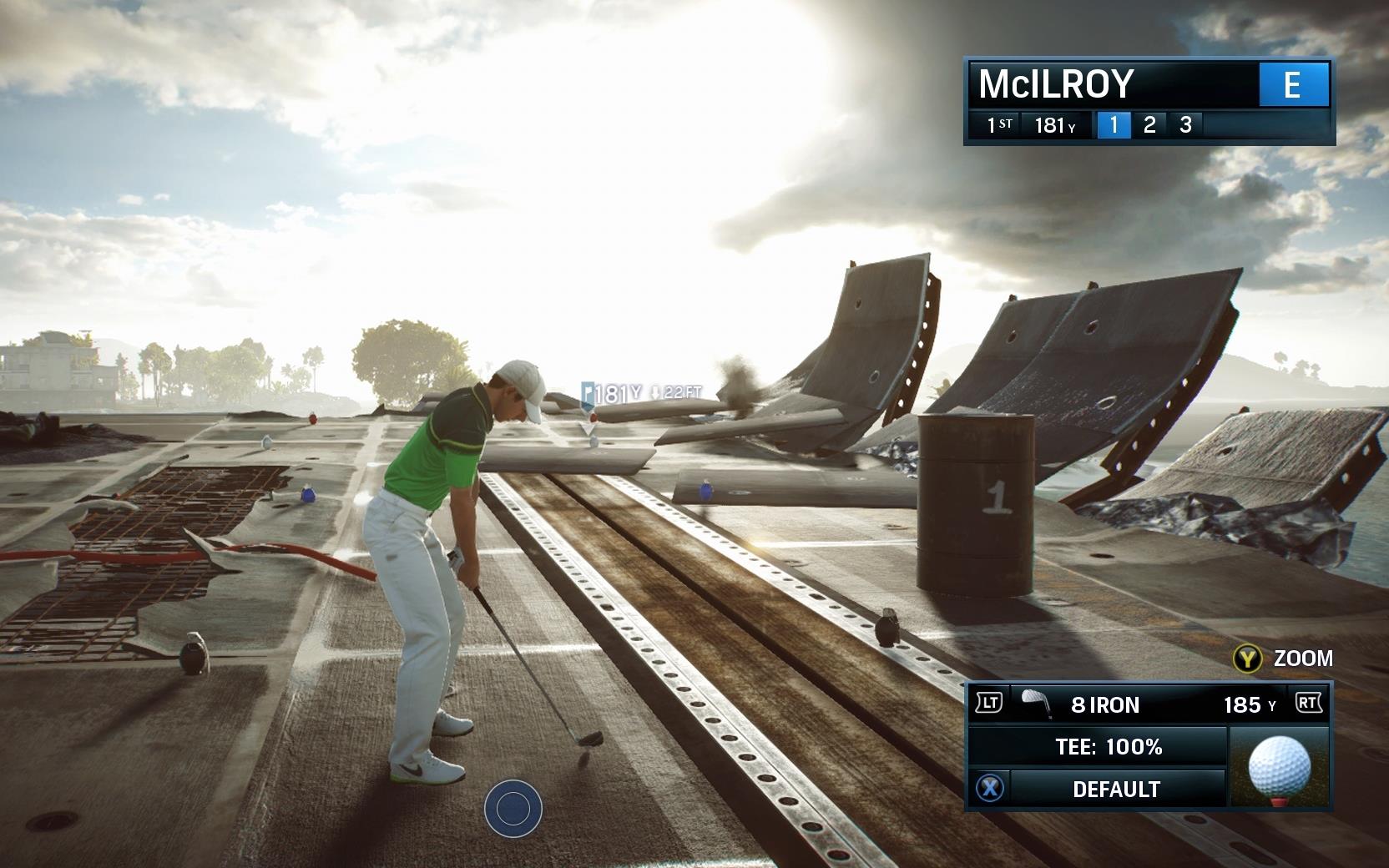Select hole 2 on the scorecard
Viewport: 1389px width, 868px height.
click(x=1149, y=125)
